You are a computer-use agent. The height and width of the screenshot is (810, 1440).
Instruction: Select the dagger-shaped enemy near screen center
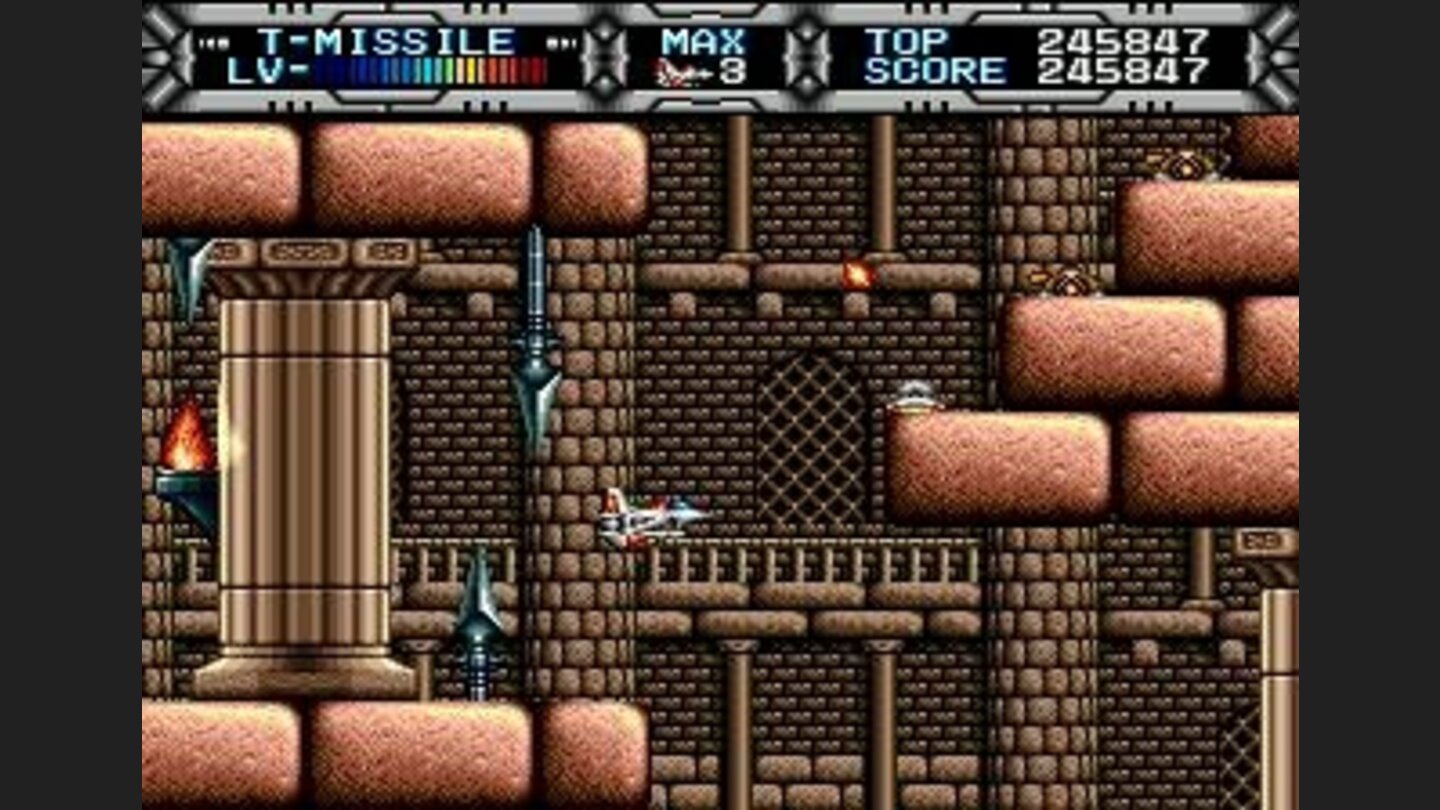pos(536,330)
